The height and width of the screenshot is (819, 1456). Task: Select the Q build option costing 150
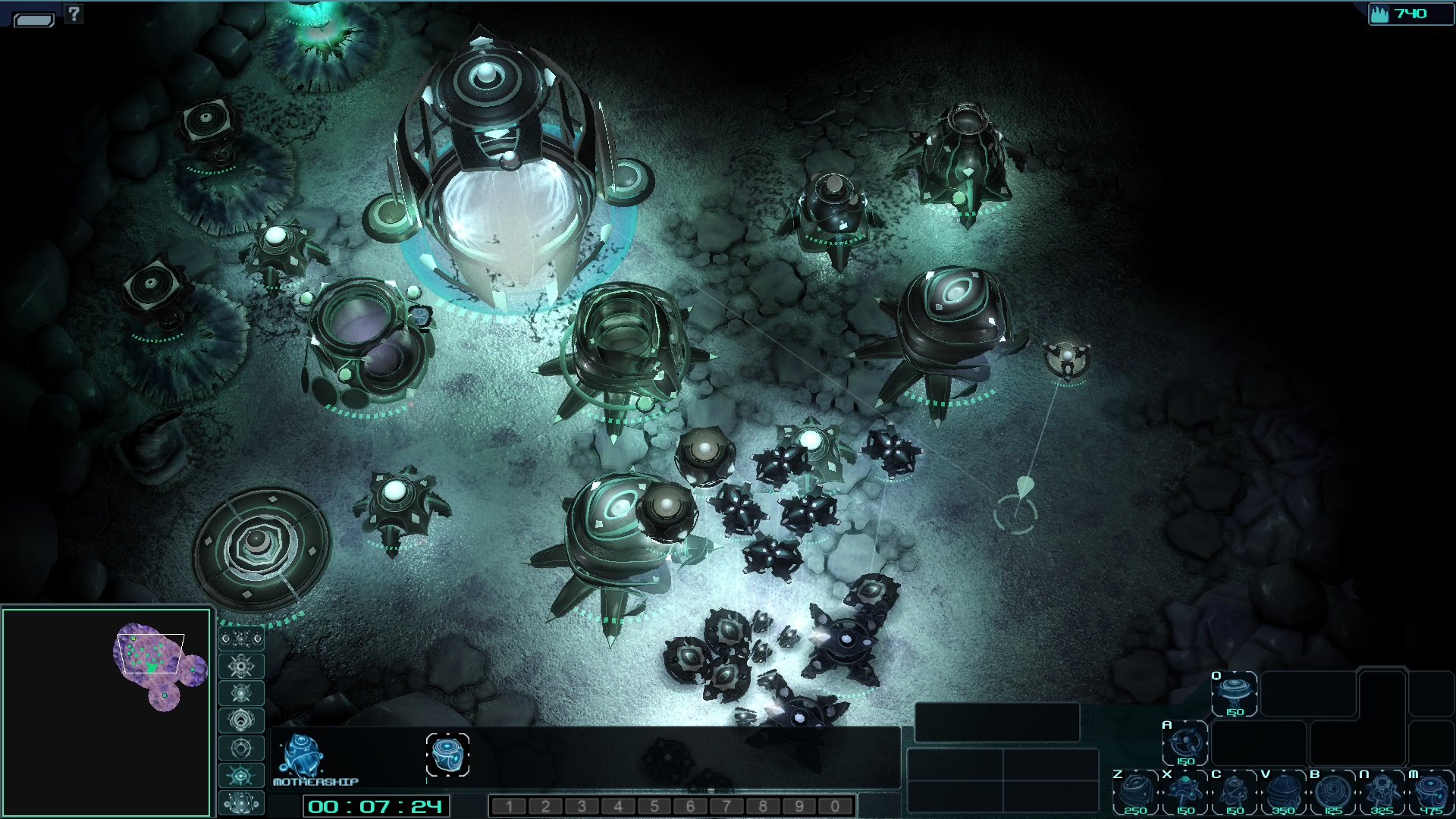(1234, 694)
